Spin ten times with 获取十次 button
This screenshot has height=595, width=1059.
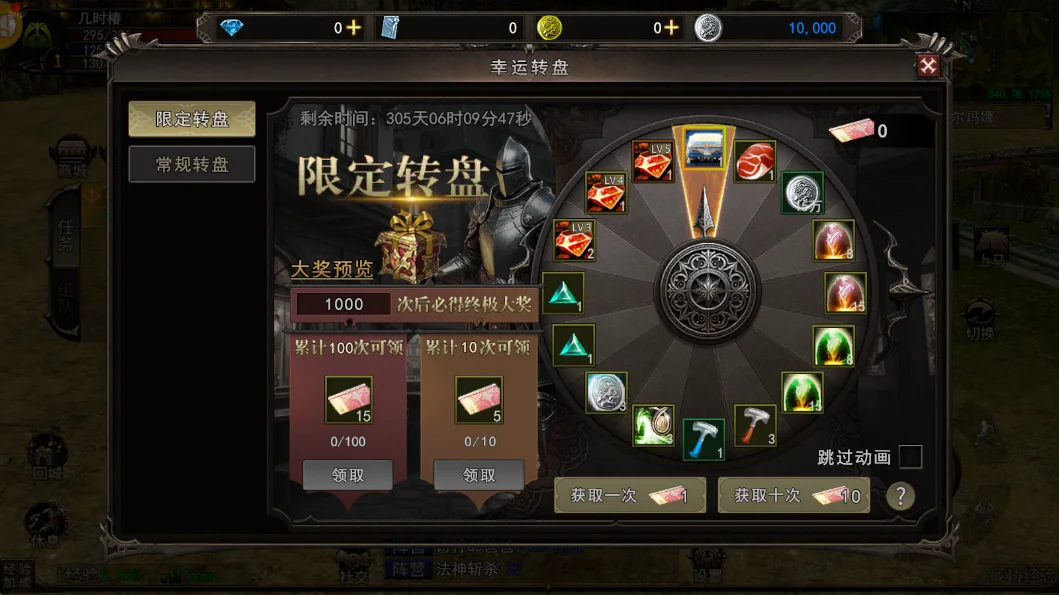point(794,495)
